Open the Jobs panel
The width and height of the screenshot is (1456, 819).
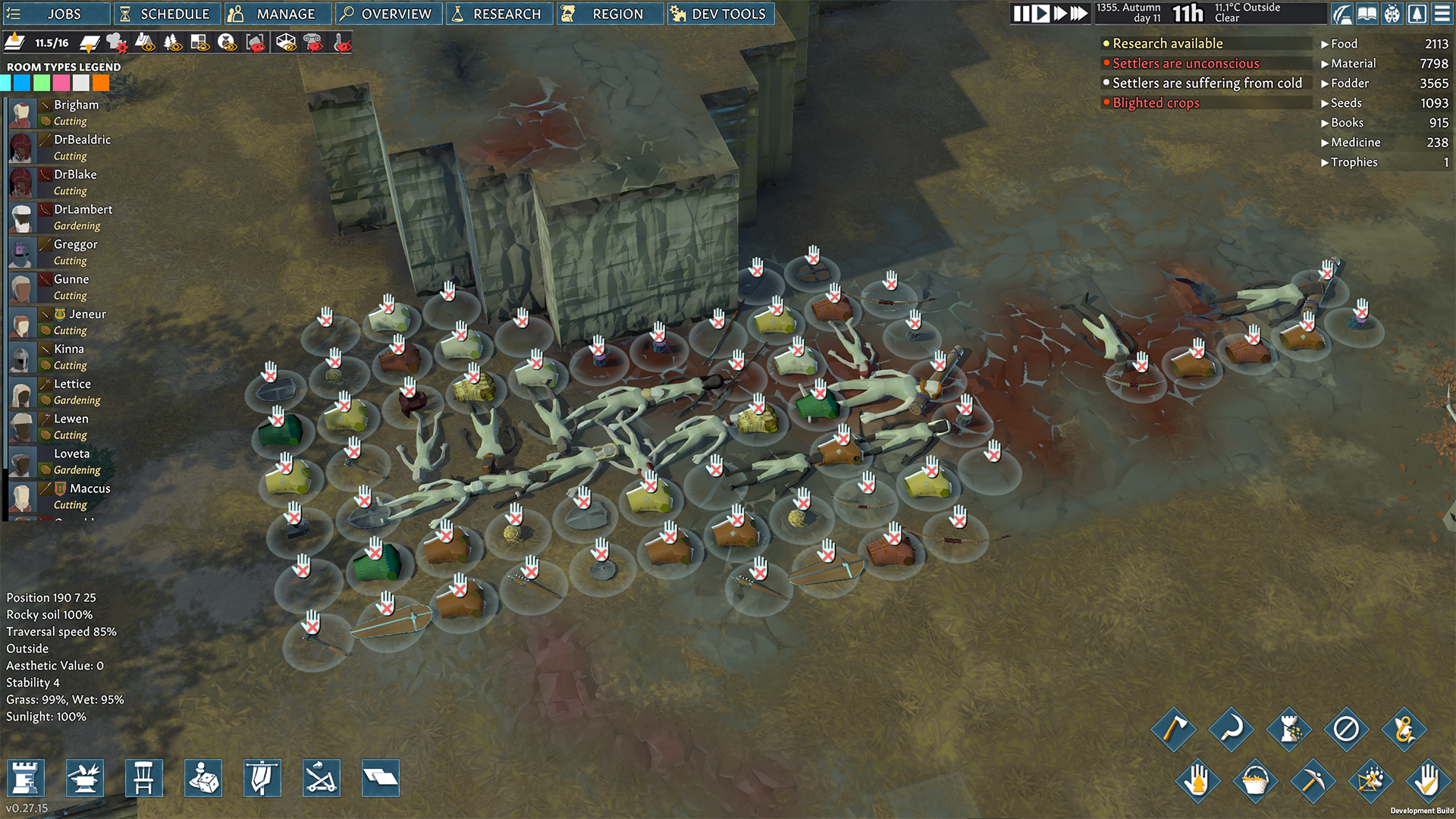click(53, 14)
